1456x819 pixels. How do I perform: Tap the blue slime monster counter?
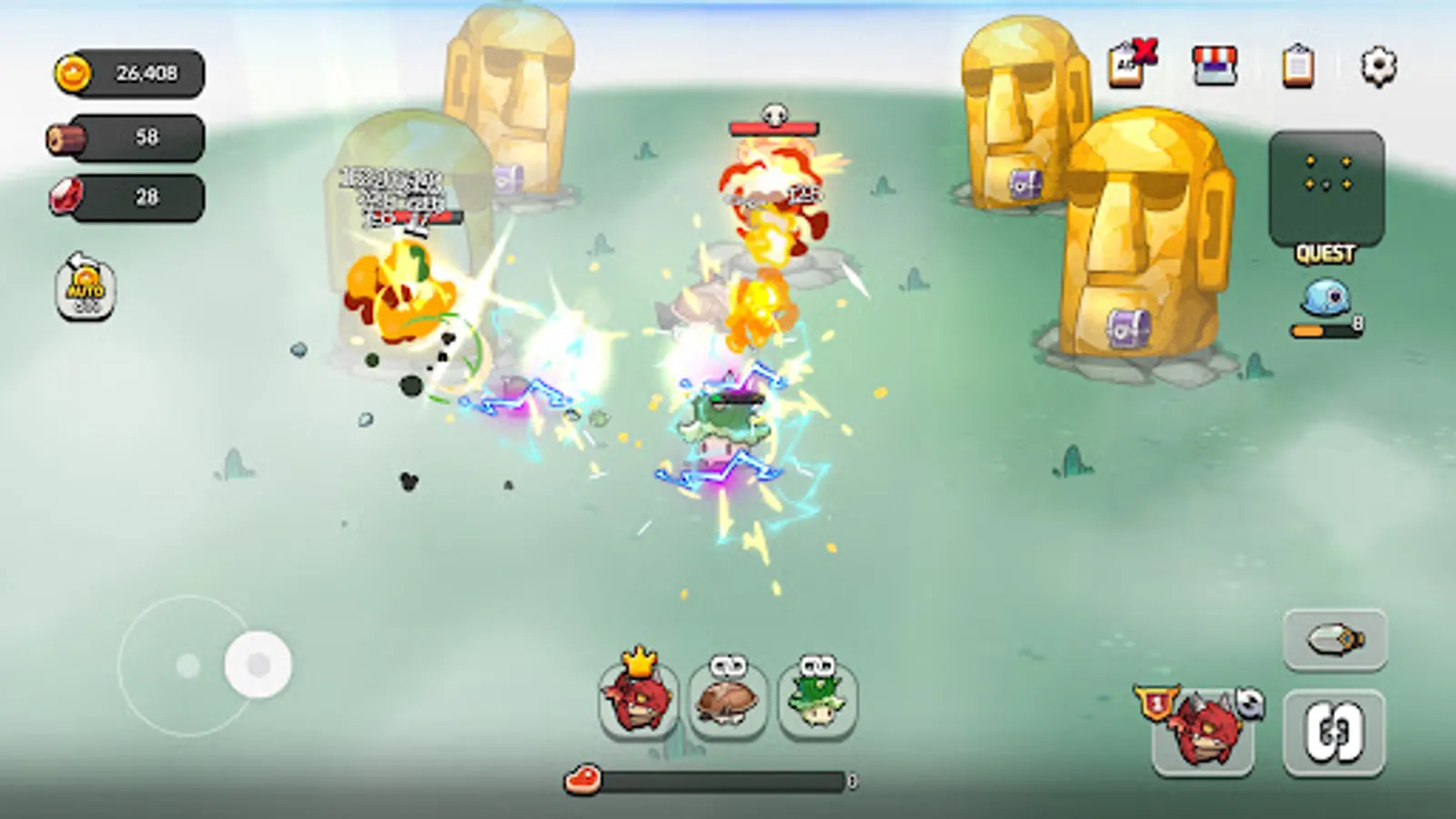[x=1325, y=300]
